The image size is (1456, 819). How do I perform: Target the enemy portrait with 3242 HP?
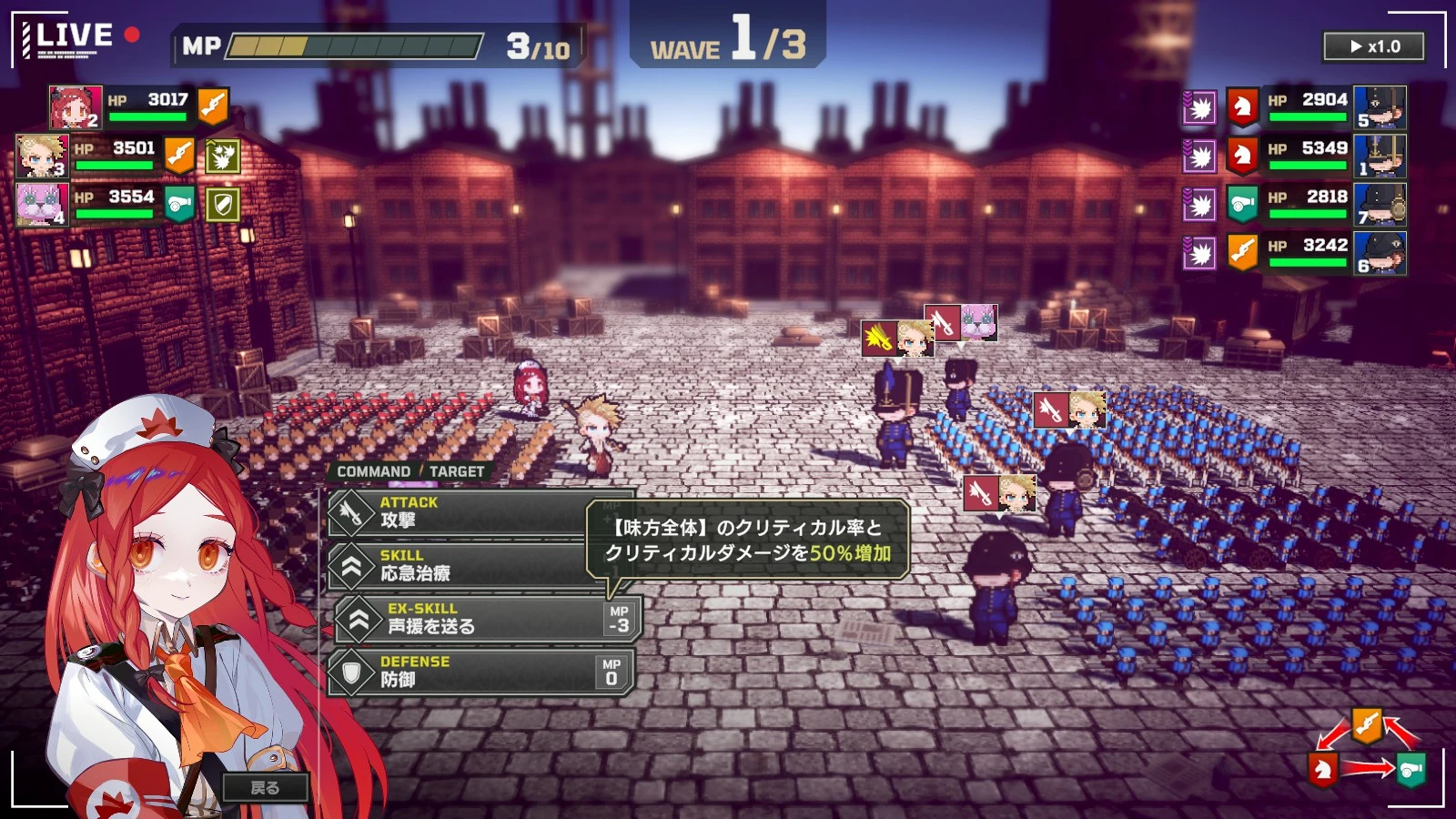click(1380, 253)
